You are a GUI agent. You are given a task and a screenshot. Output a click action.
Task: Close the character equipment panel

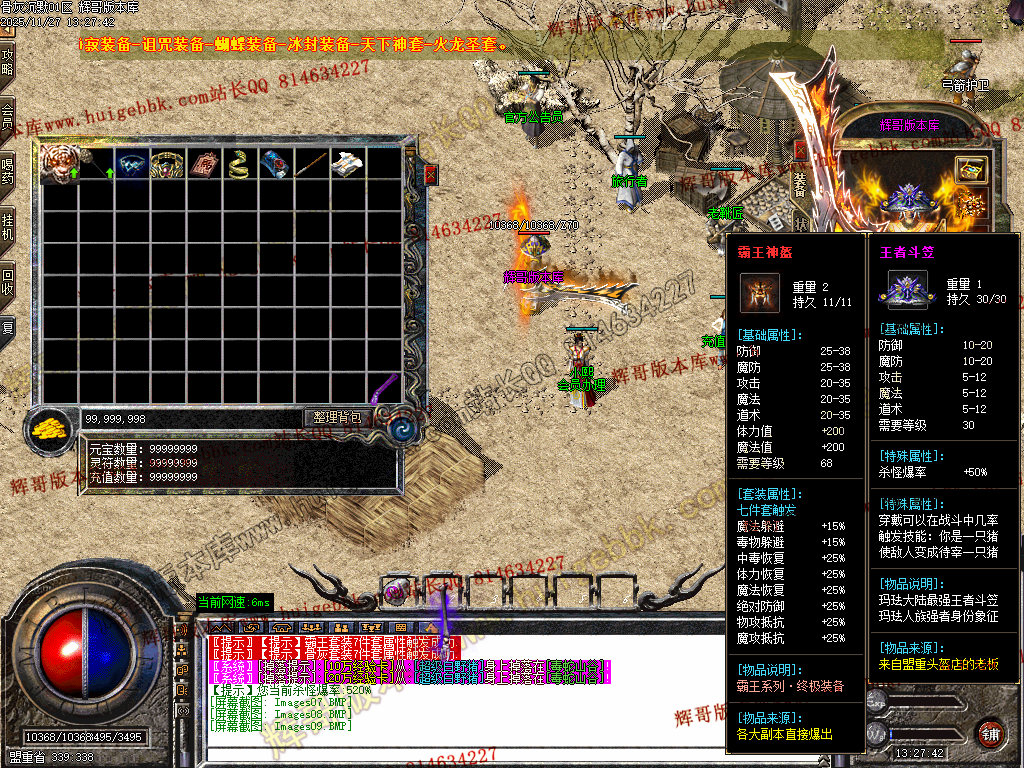coord(800,150)
